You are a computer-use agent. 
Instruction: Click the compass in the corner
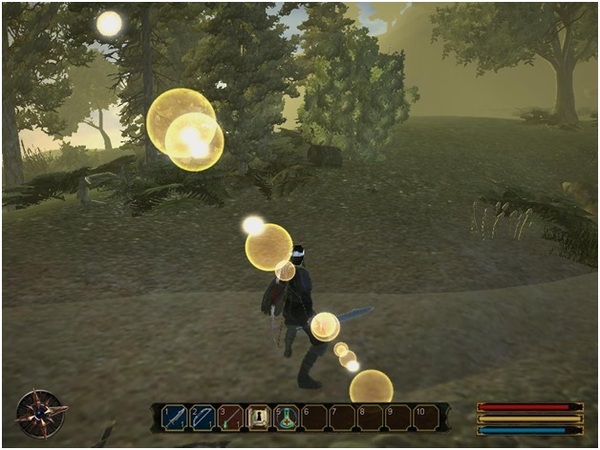coord(40,413)
